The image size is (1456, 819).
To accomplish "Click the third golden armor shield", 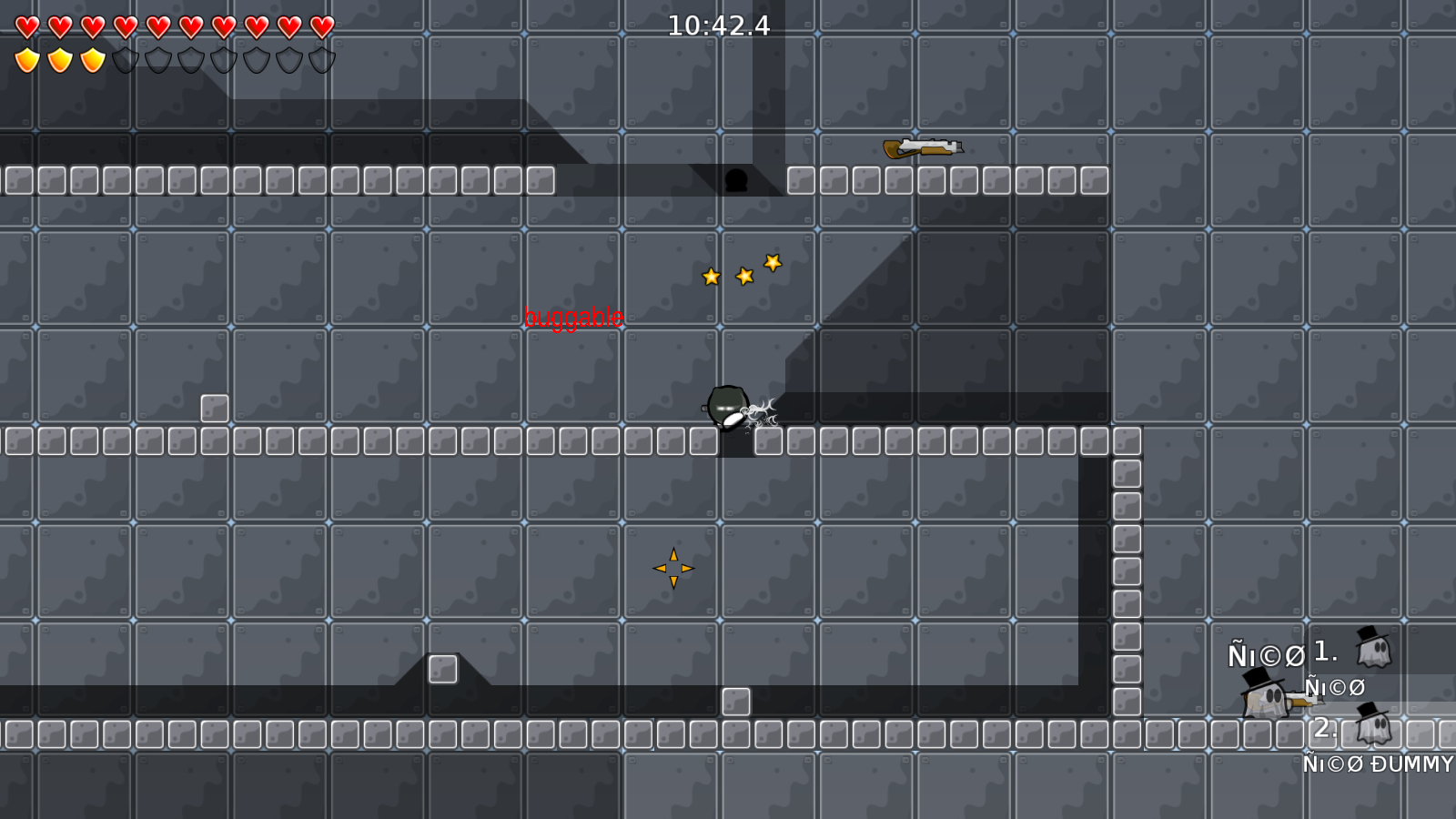I will [90, 58].
